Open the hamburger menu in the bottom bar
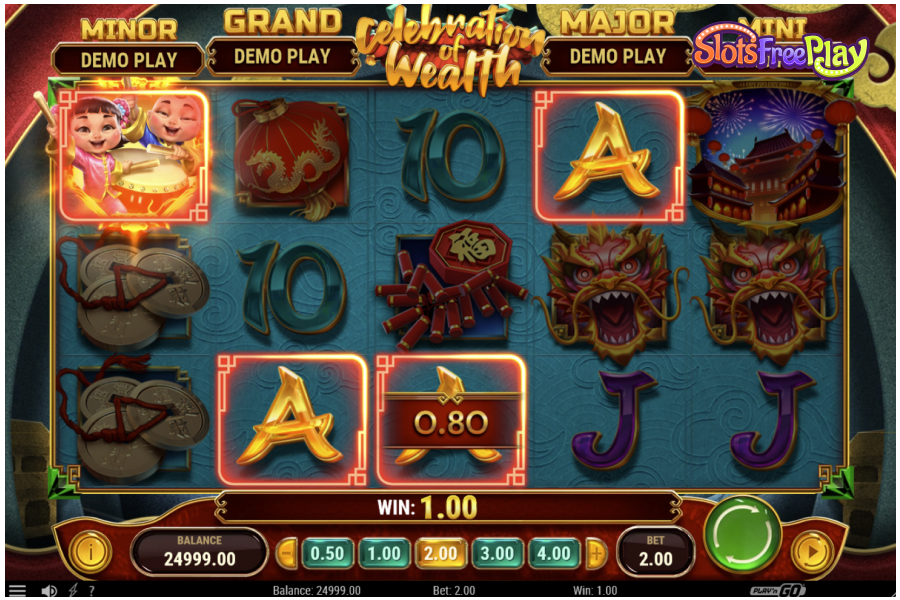Image resolution: width=900 pixels, height=600 pixels. (17, 591)
